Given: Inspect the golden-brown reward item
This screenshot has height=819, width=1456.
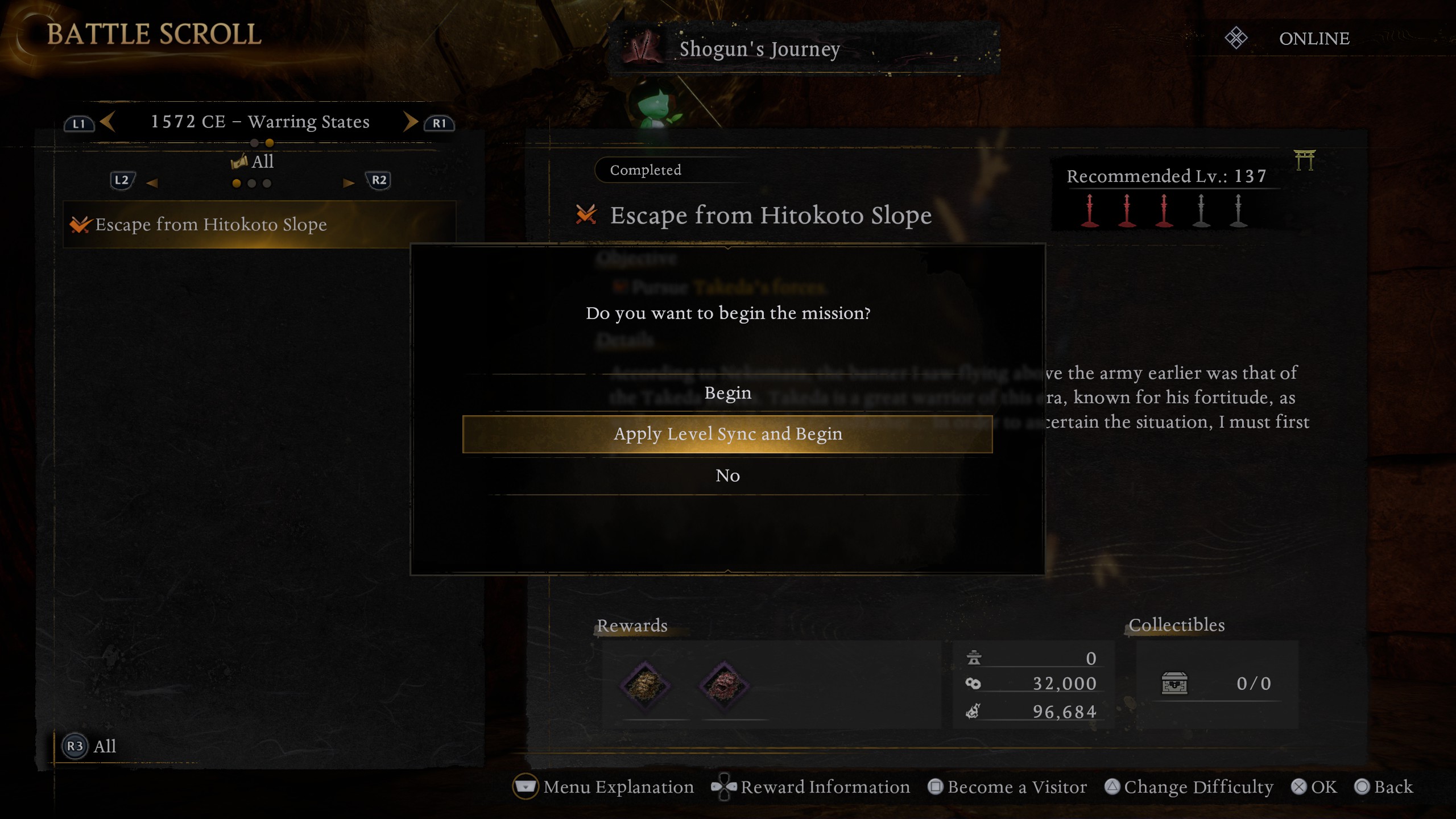Looking at the screenshot, I should pos(644,685).
